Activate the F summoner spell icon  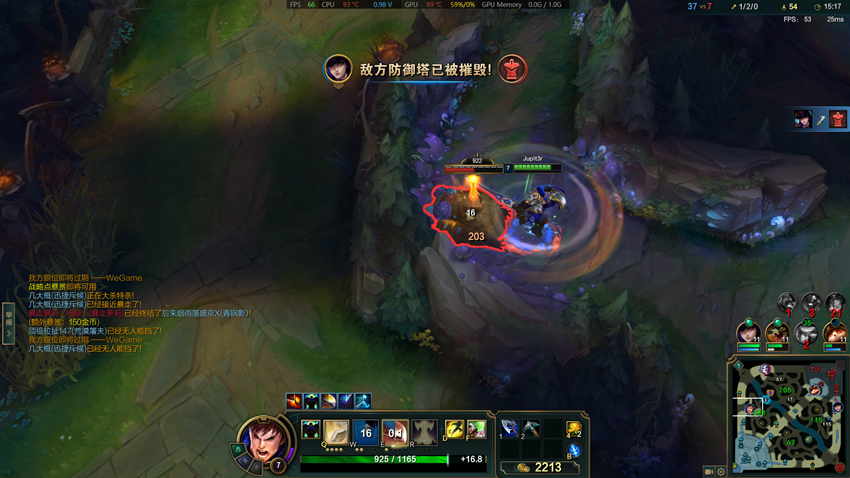[476, 430]
